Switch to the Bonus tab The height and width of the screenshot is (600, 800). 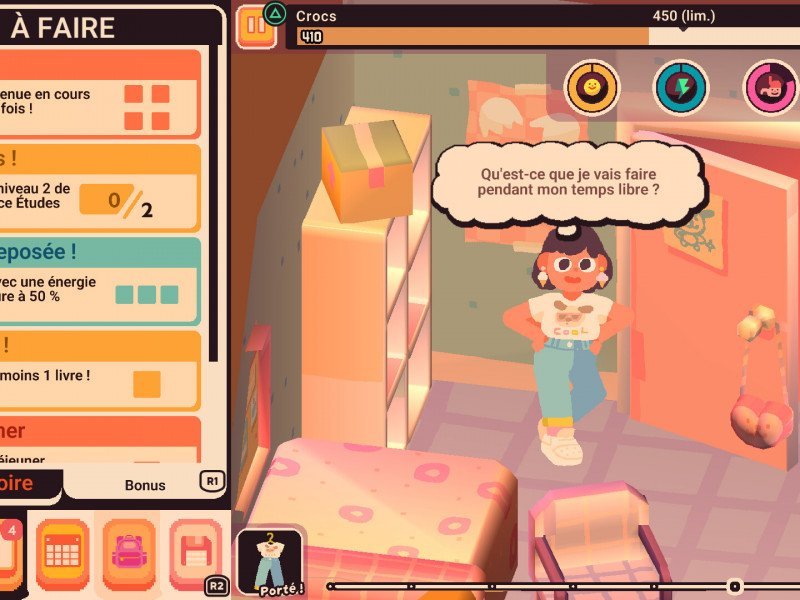[x=145, y=485]
